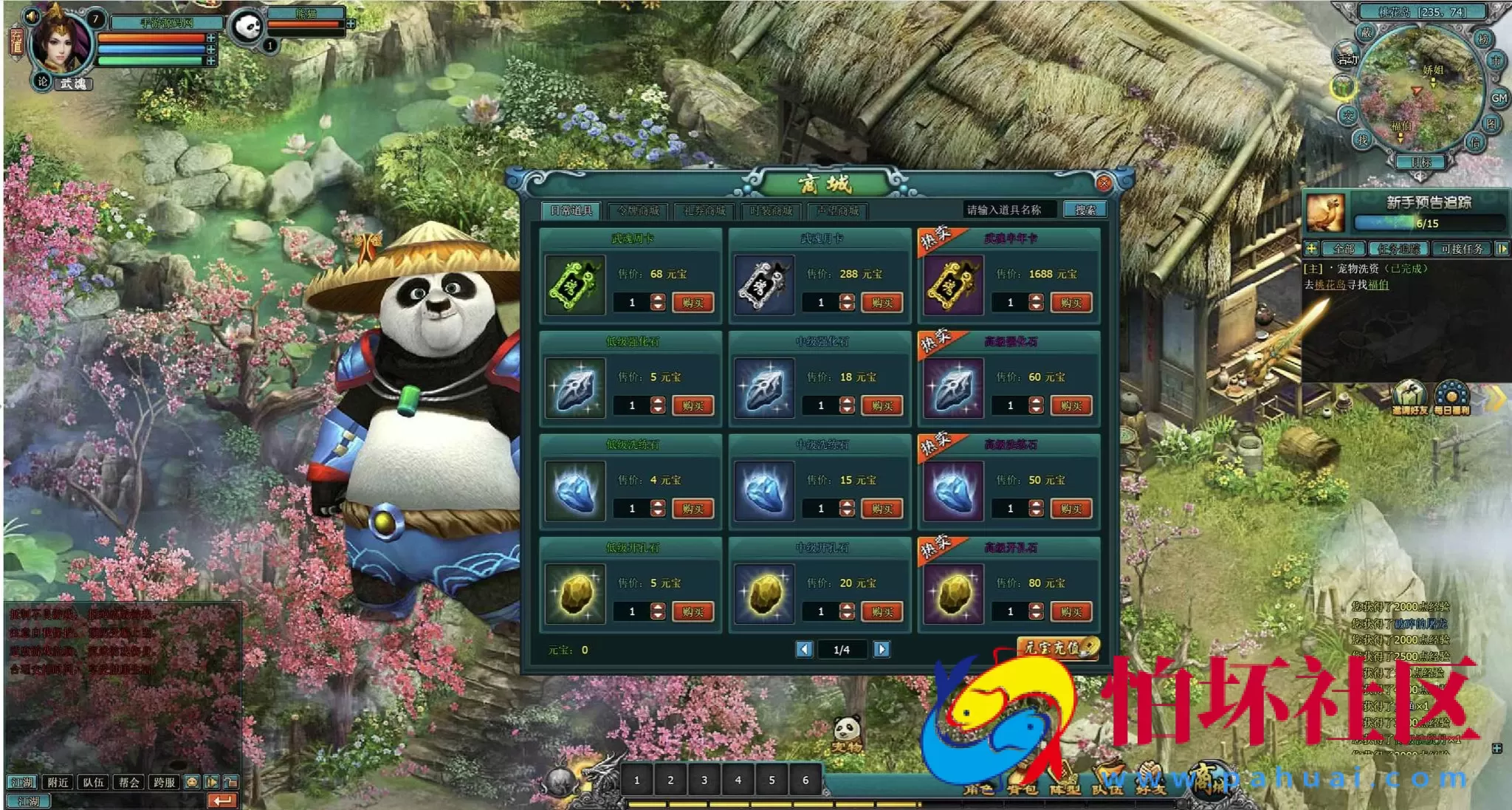Open the 礼券商城 tab
This screenshot has width=1512, height=810.
[x=704, y=211]
